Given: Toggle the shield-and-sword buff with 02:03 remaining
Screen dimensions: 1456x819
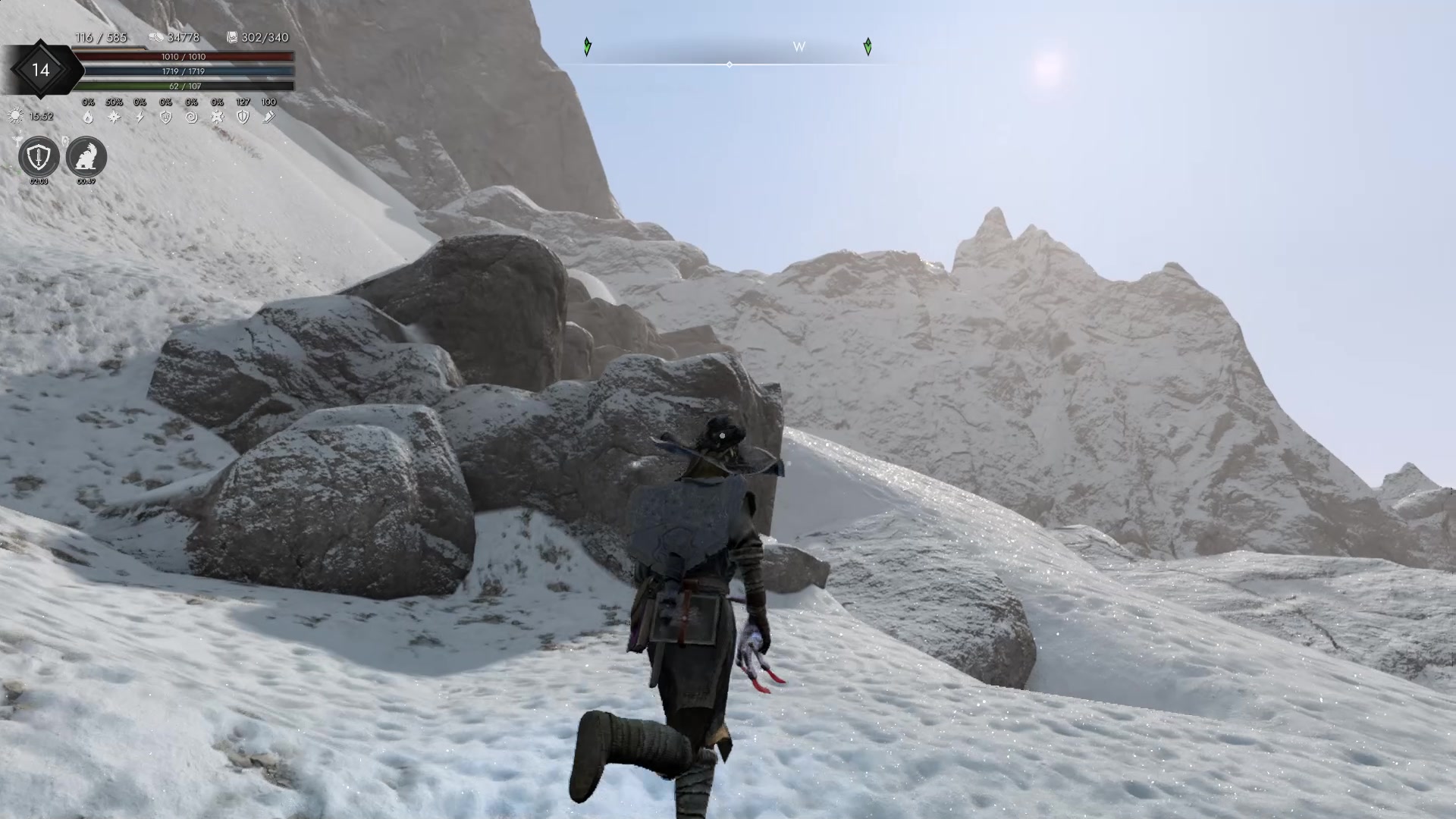Looking at the screenshot, I should 39,155.
